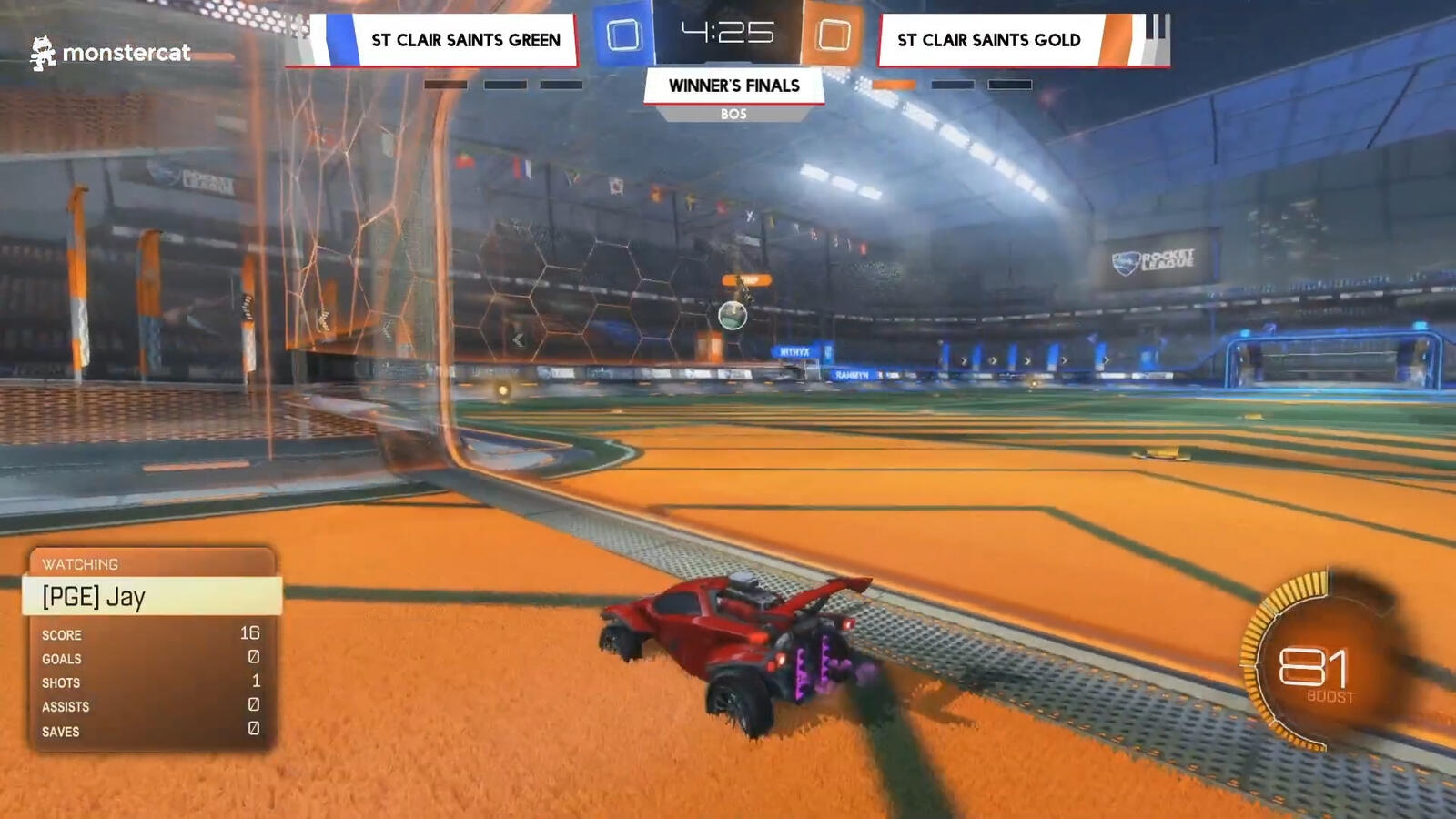Open the WINNER'S FINALS banner
Image resolution: width=1456 pixels, height=819 pixels.
(733, 86)
